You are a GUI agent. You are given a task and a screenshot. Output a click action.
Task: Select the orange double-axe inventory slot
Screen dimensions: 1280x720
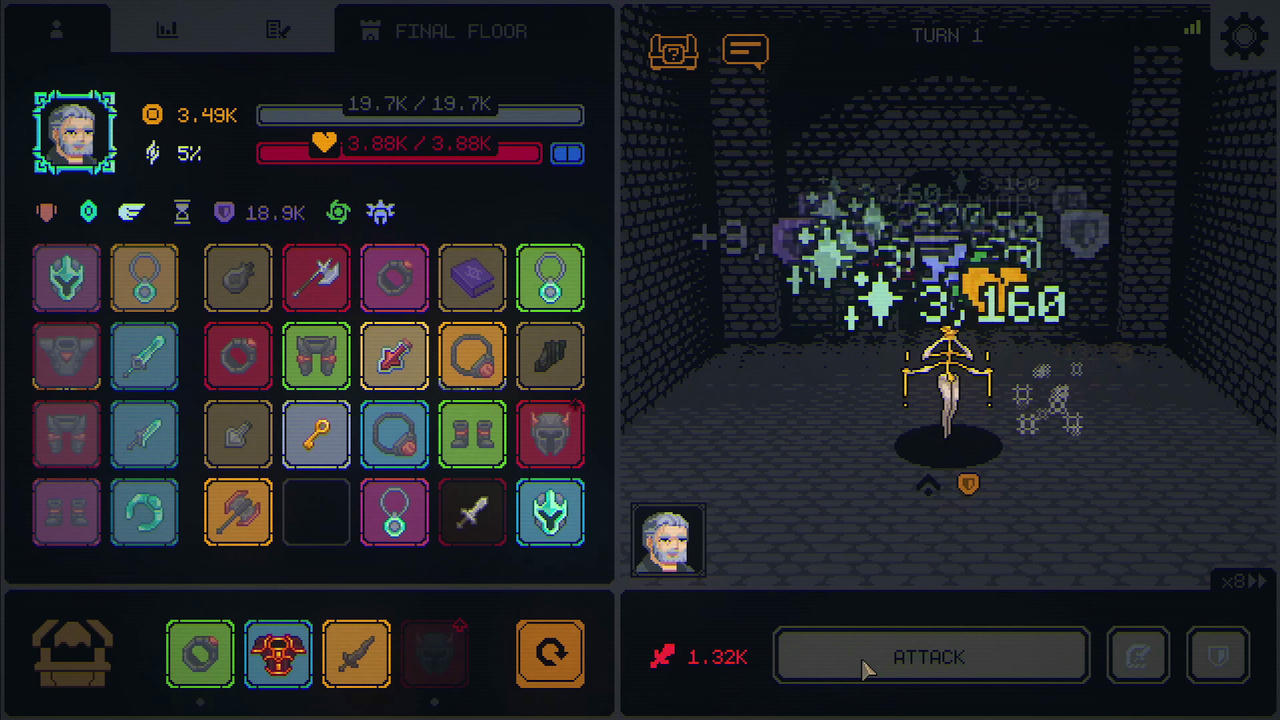click(238, 513)
